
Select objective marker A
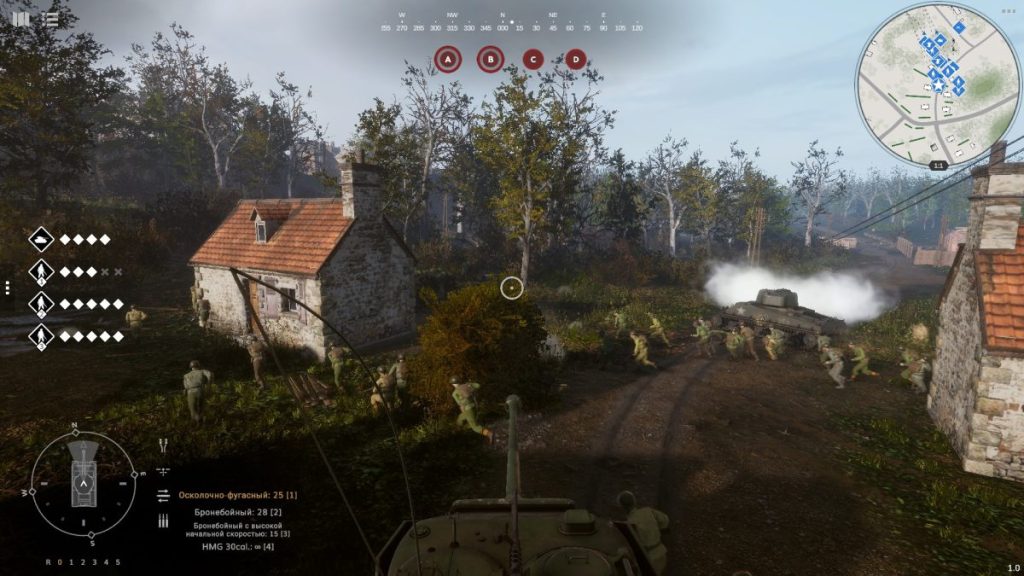pos(448,59)
